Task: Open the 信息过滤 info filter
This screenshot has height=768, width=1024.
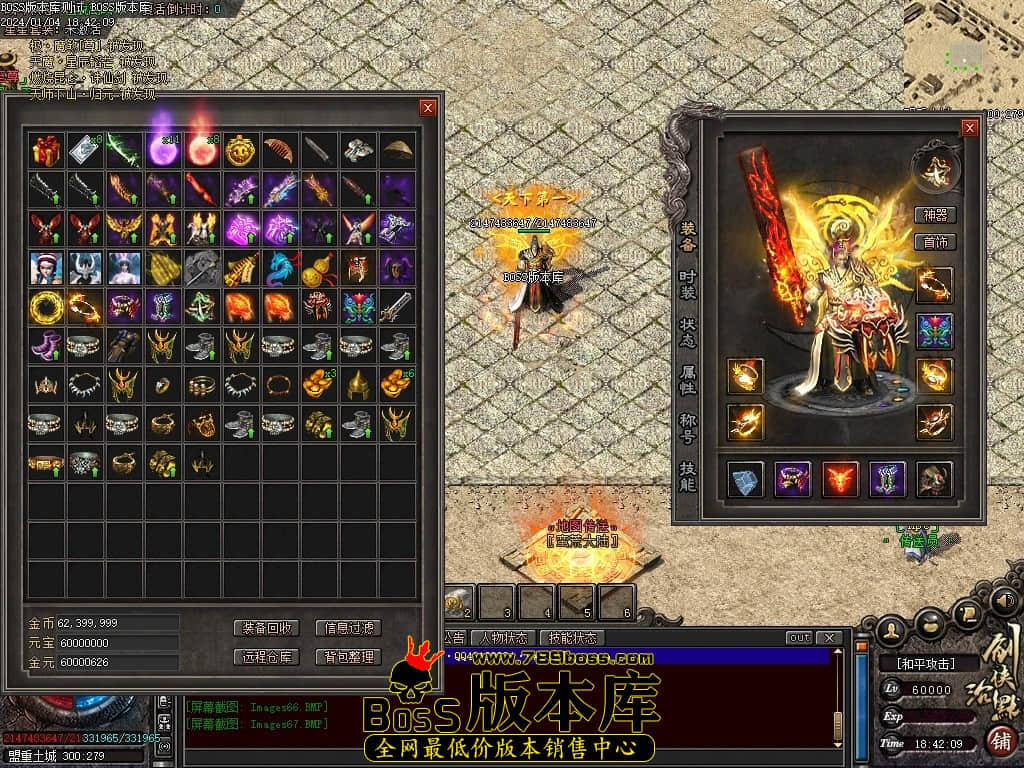Action: pos(348,628)
